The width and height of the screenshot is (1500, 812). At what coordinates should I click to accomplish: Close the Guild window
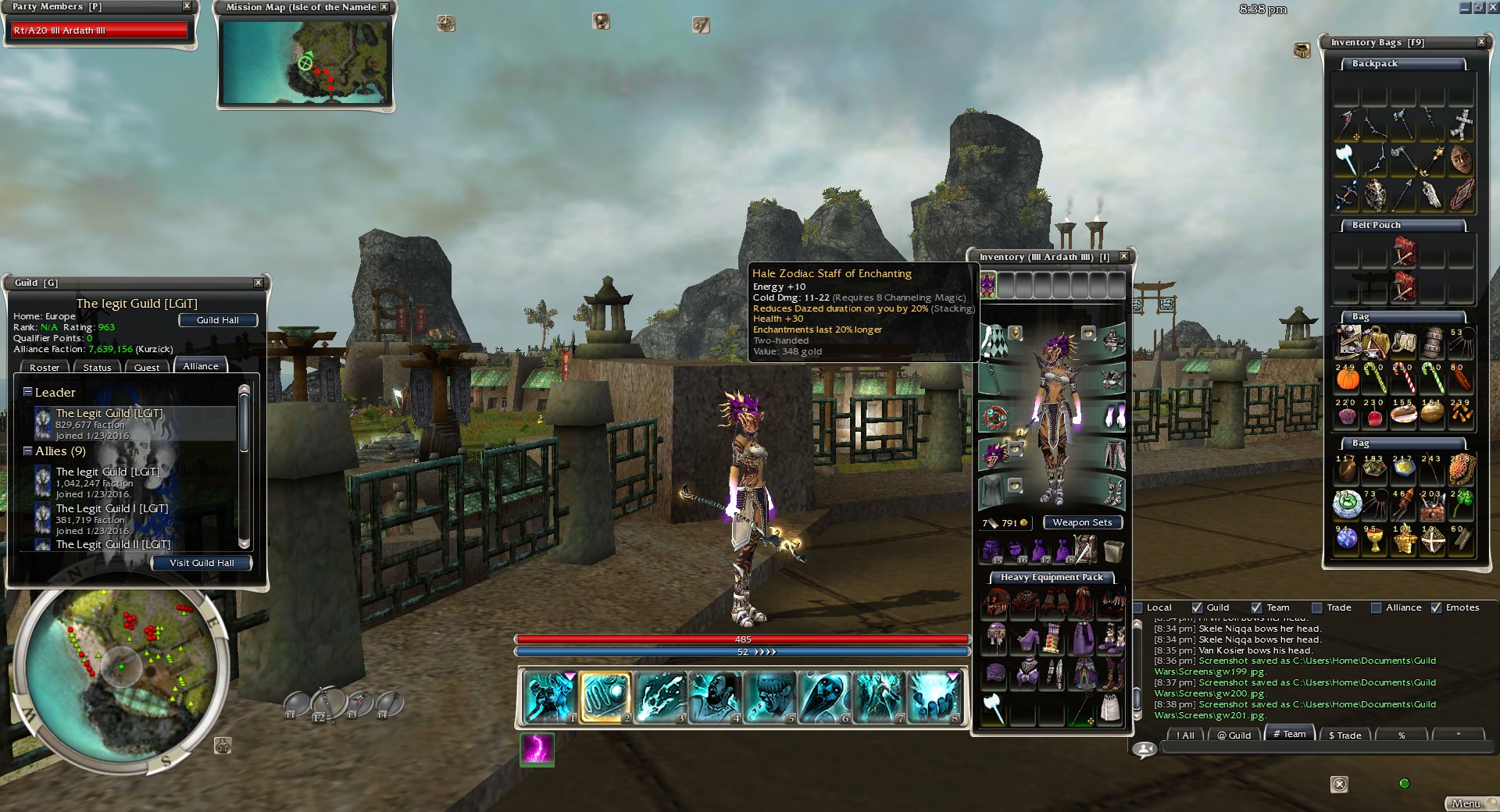(259, 283)
